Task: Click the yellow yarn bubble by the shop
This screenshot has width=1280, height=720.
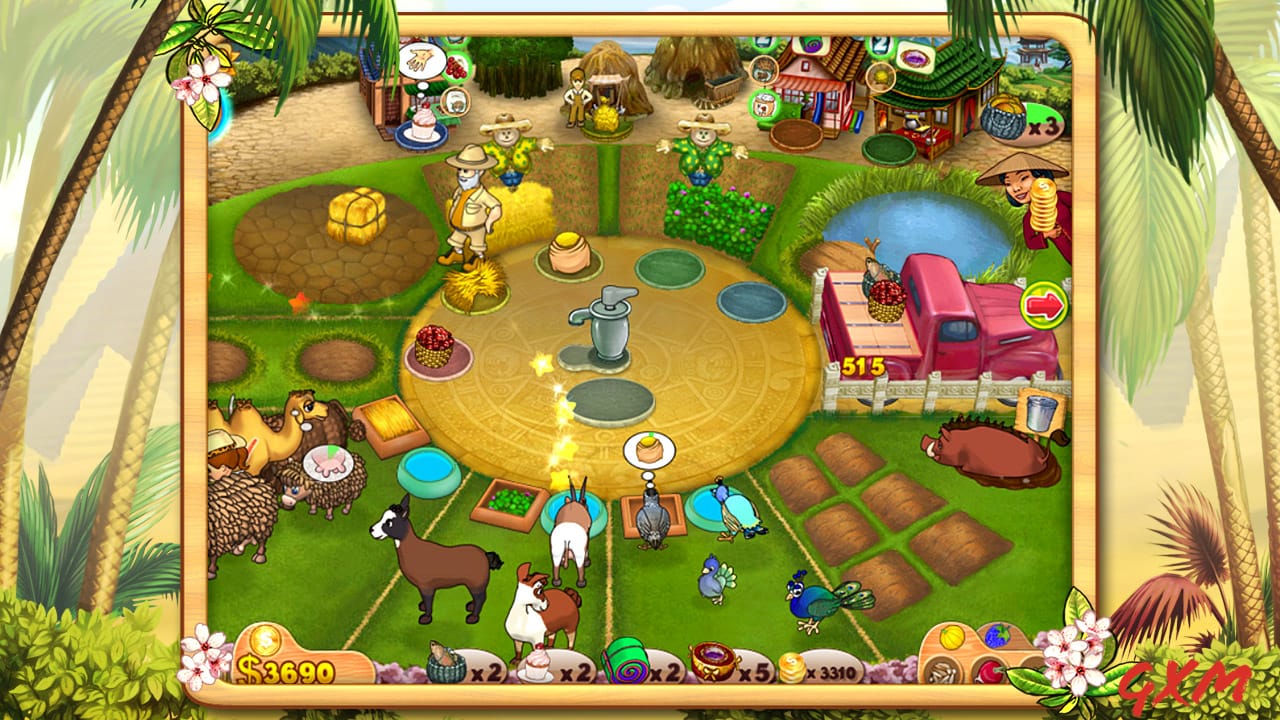Action: (880, 76)
